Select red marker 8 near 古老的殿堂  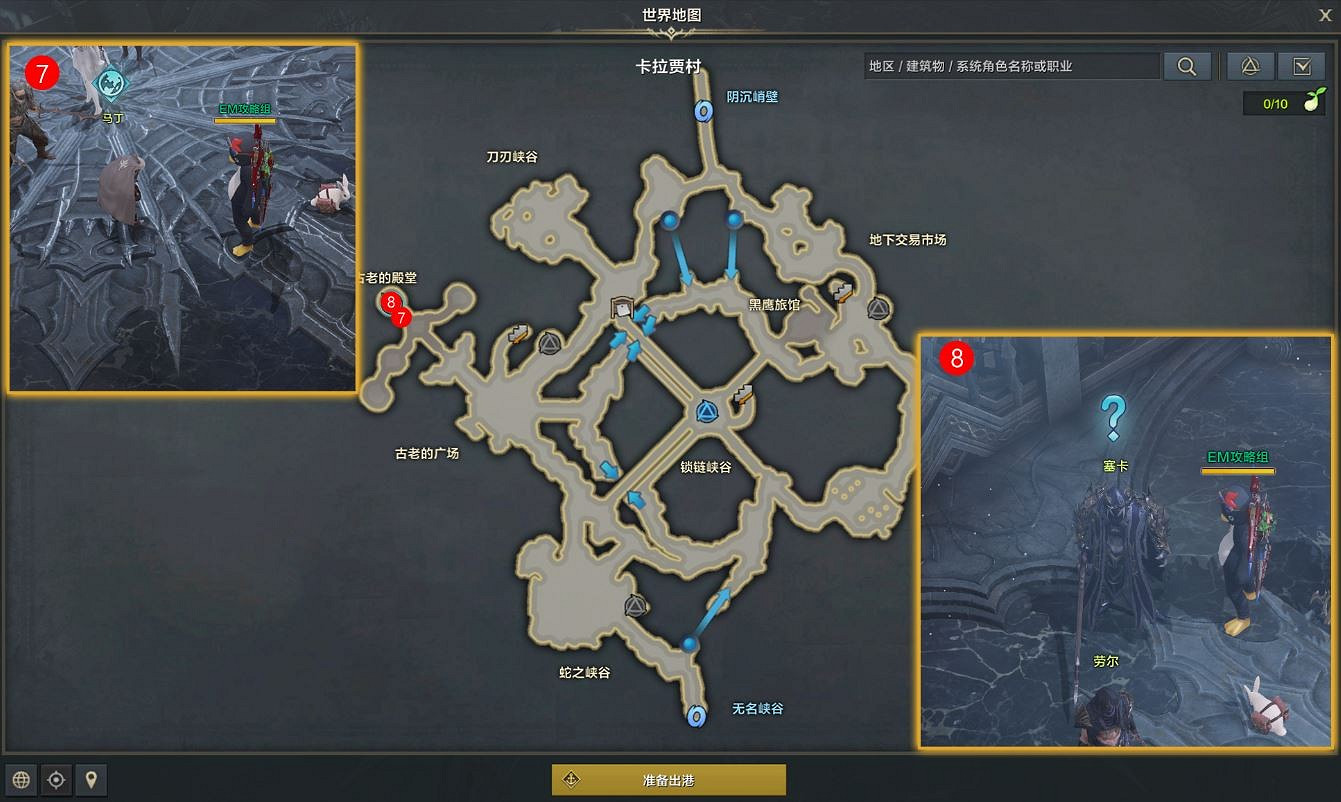[390, 301]
